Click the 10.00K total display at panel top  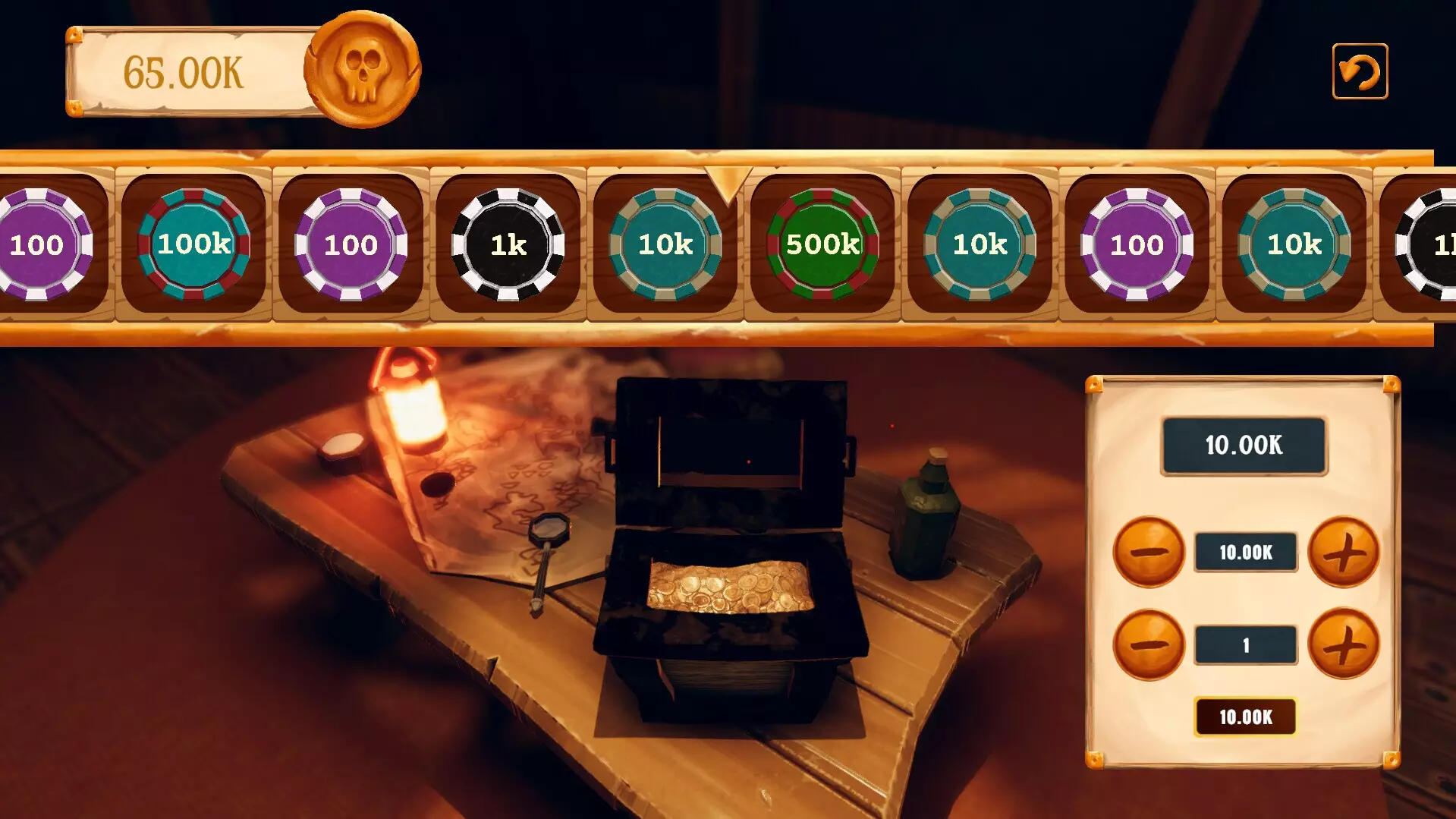tap(1244, 446)
